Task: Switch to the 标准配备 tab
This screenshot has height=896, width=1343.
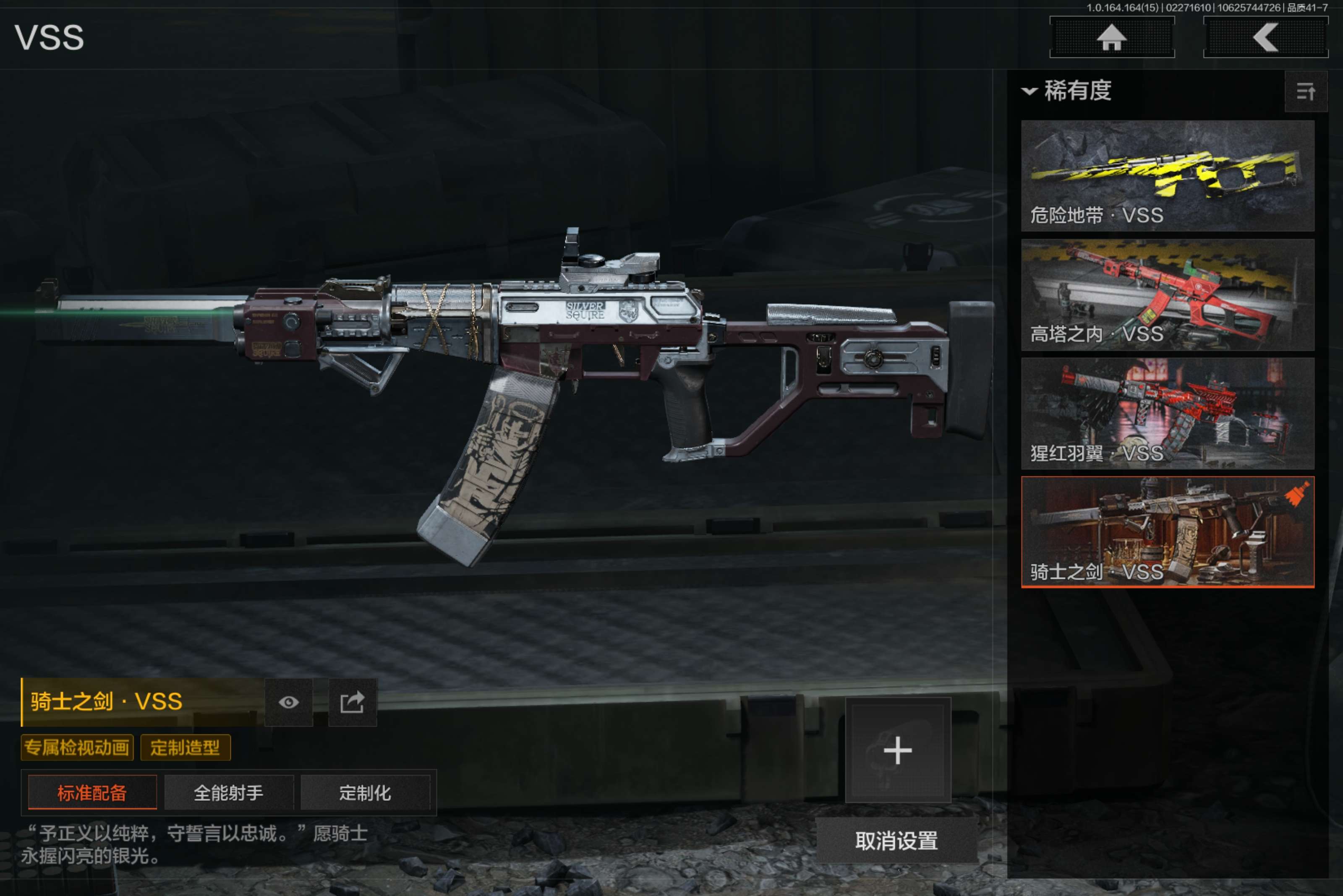Action: click(92, 792)
